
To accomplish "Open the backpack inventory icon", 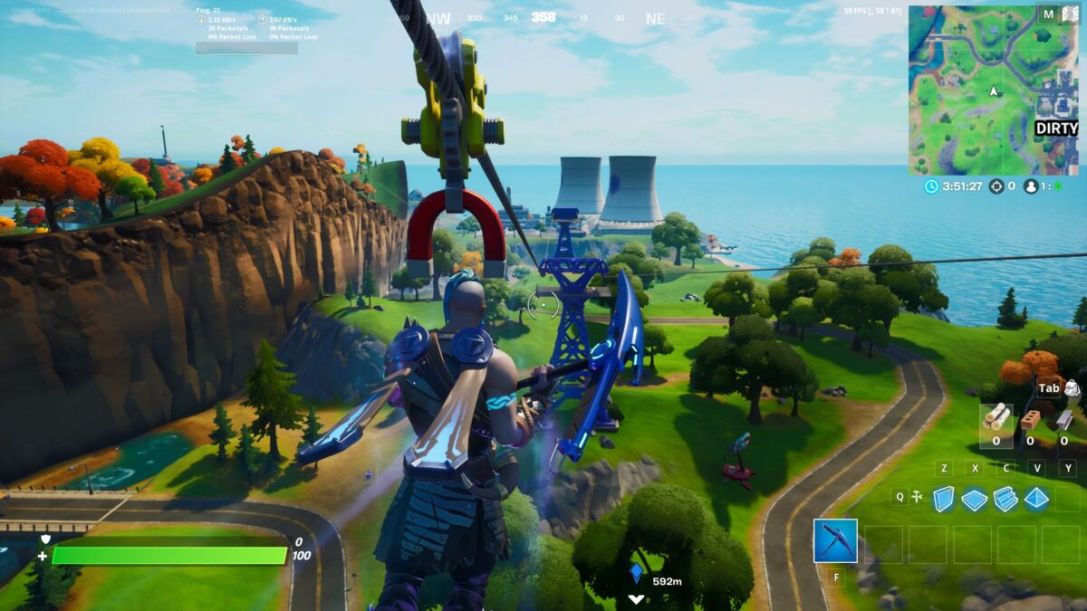I will (x=1072, y=388).
